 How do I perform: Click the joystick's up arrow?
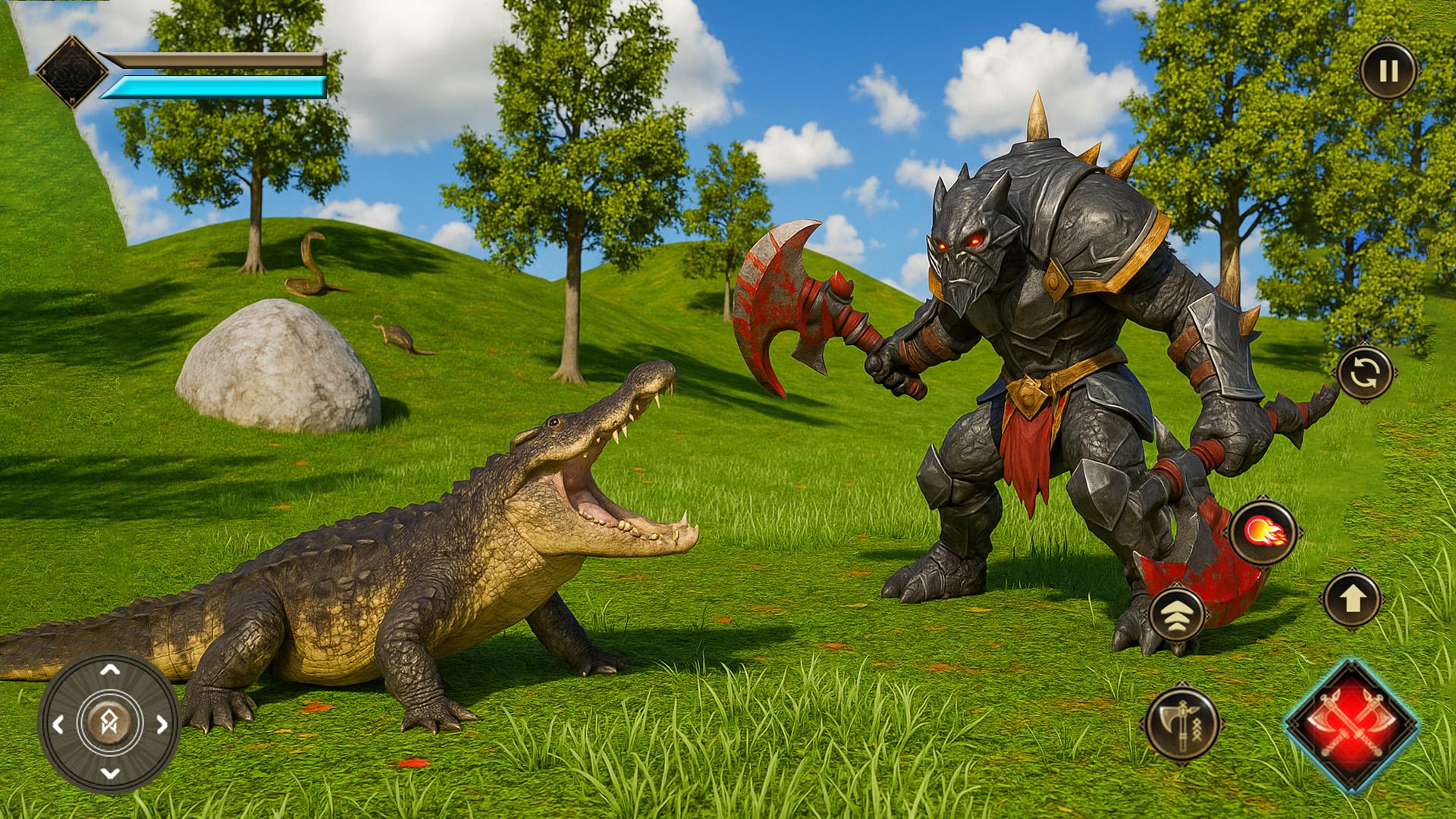[x=110, y=670]
